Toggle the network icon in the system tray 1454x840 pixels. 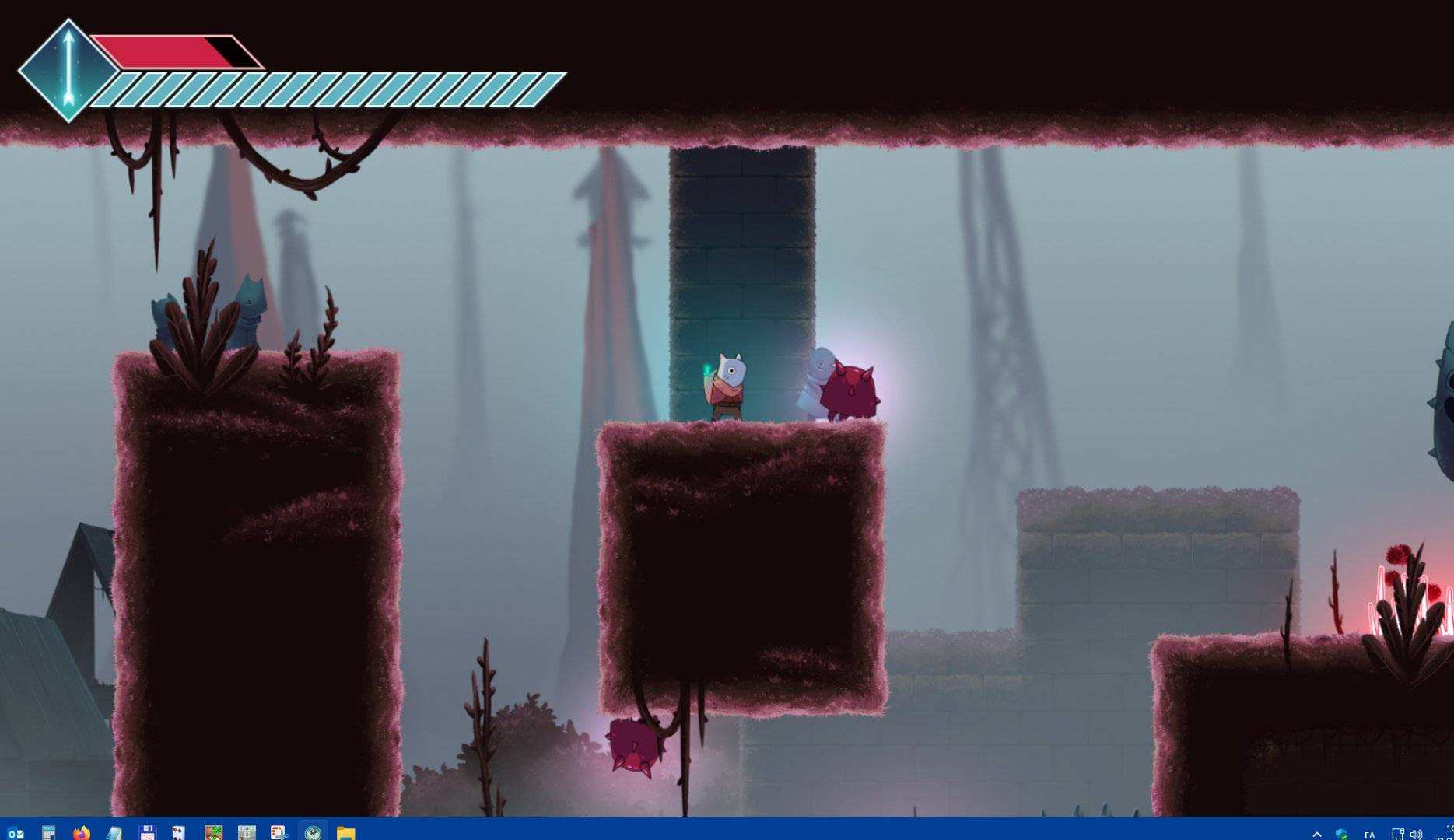pos(1397,831)
